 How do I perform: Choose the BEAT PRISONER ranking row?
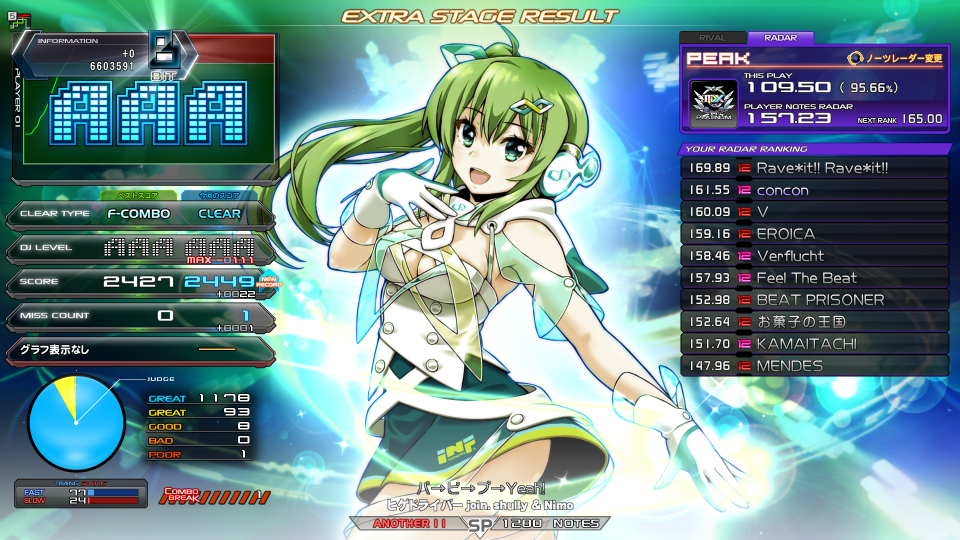(814, 300)
